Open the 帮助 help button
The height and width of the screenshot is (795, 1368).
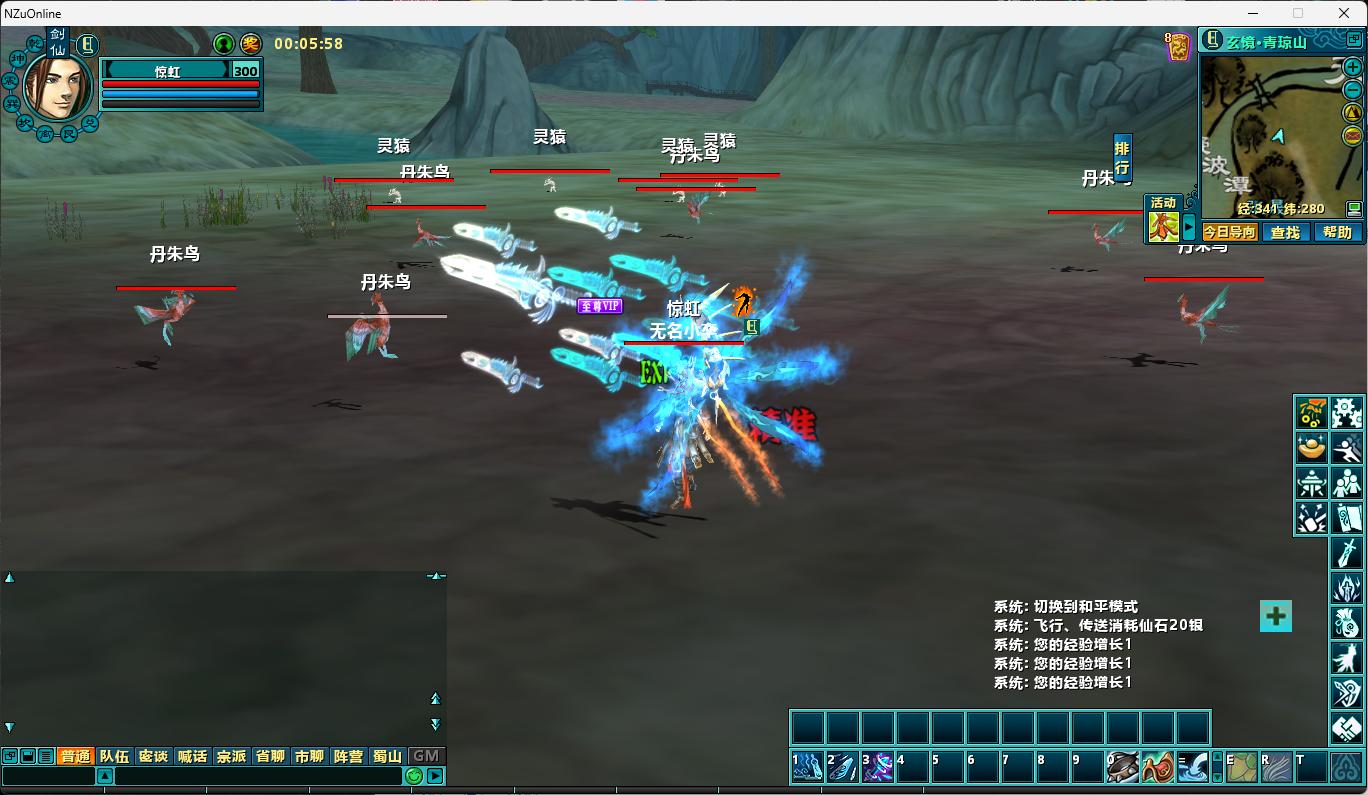pyautogui.click(x=1337, y=232)
